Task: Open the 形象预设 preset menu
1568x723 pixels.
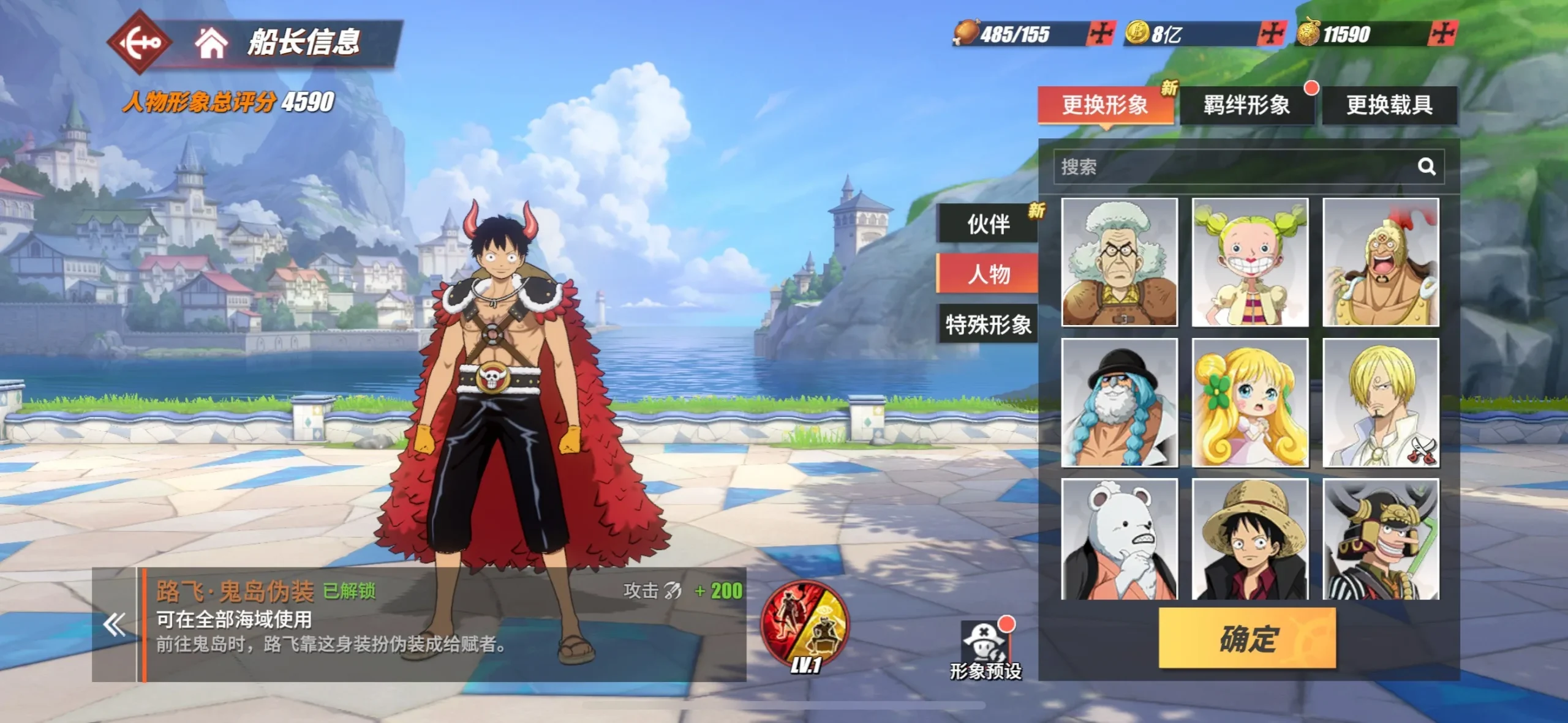Action: tap(985, 650)
